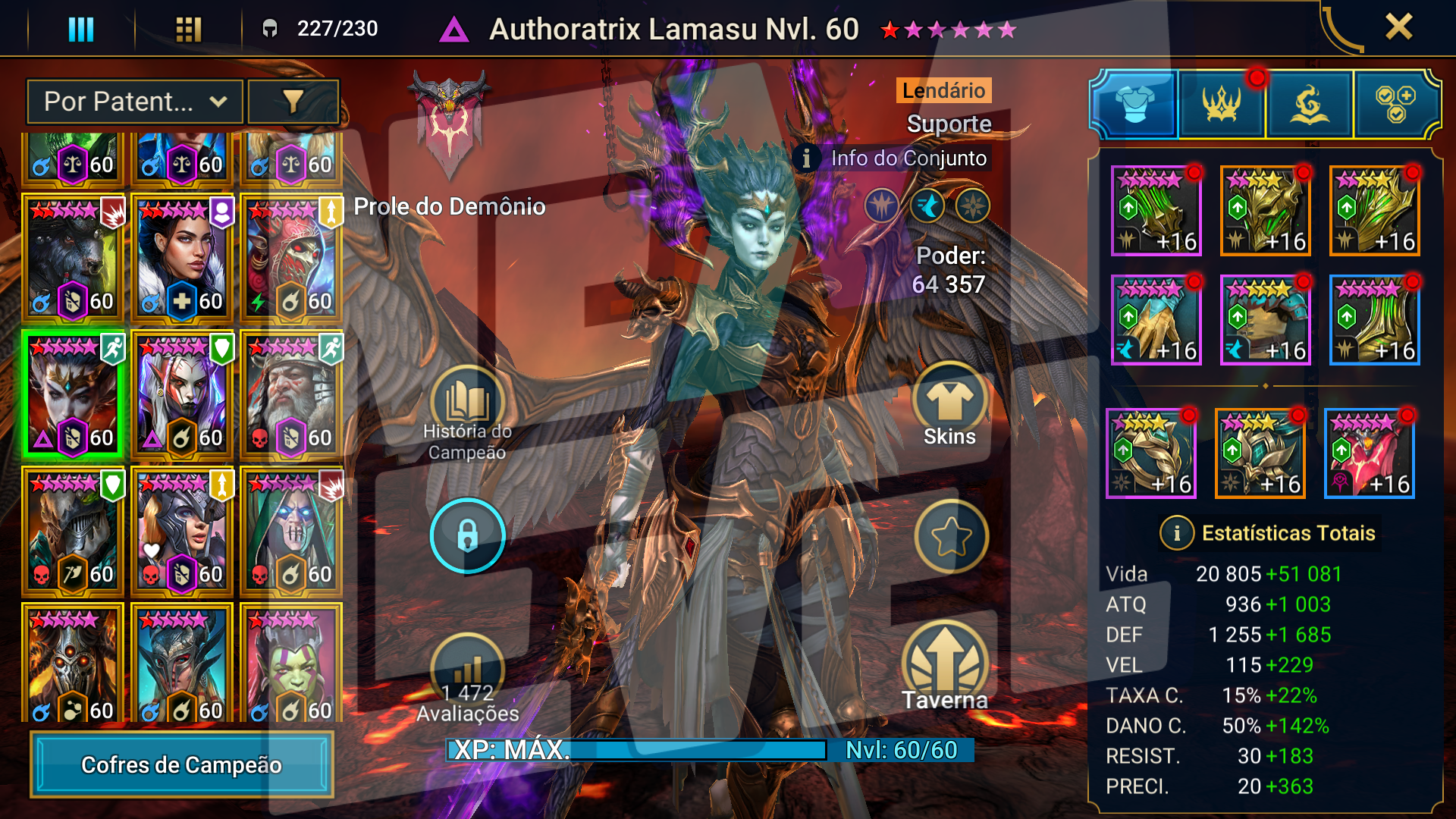Switch to the armor equipment tab
Image resolution: width=1456 pixels, height=819 pixels.
(x=1134, y=104)
